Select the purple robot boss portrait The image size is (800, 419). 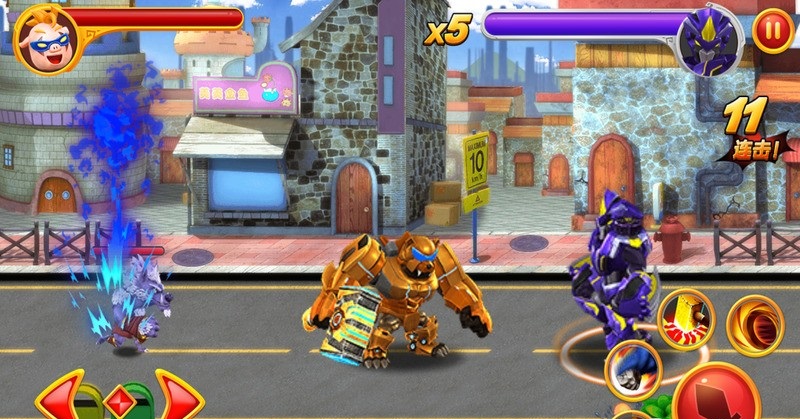coord(709,41)
